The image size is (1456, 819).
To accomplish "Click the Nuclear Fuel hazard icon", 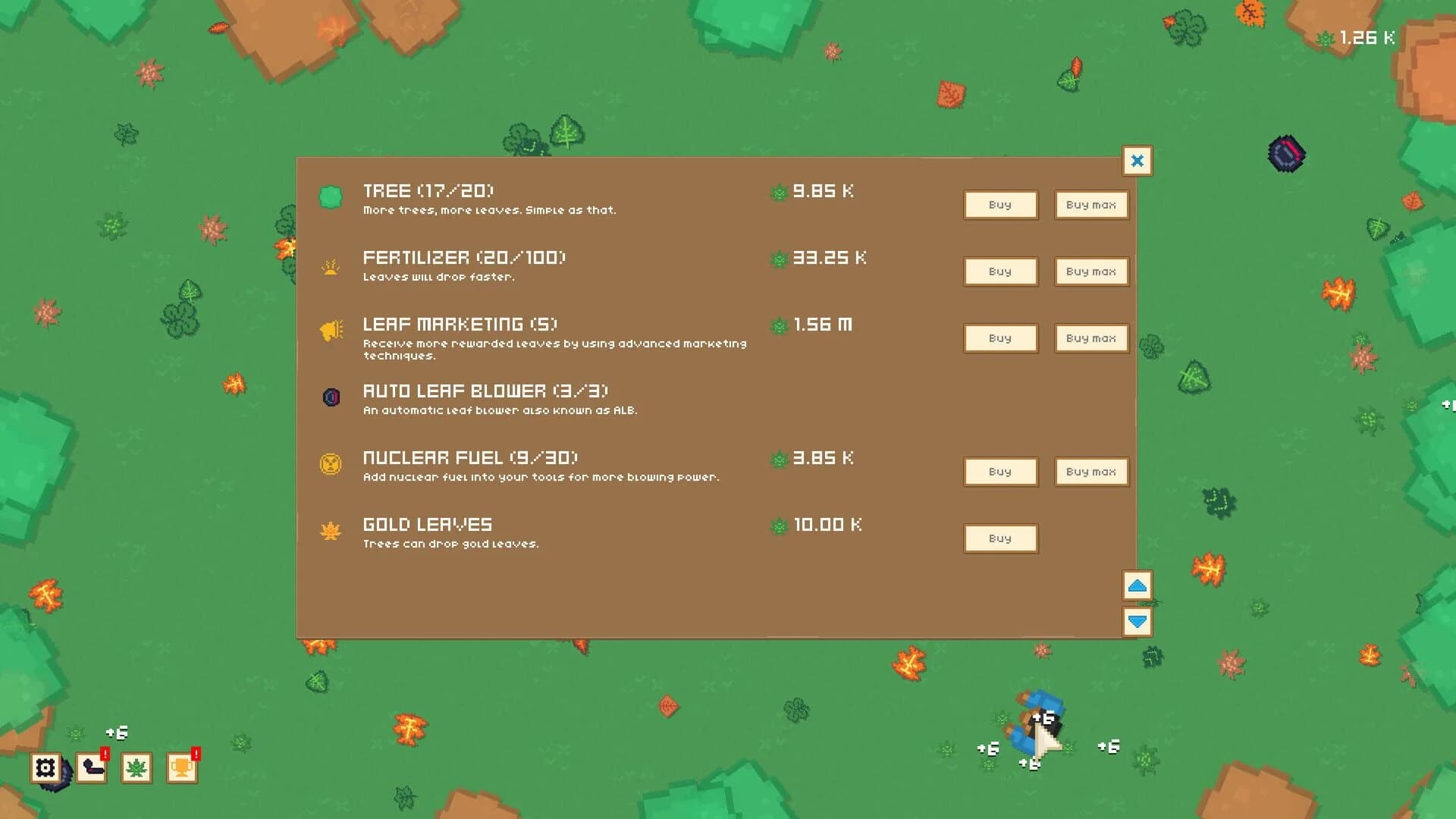I will pos(331,463).
